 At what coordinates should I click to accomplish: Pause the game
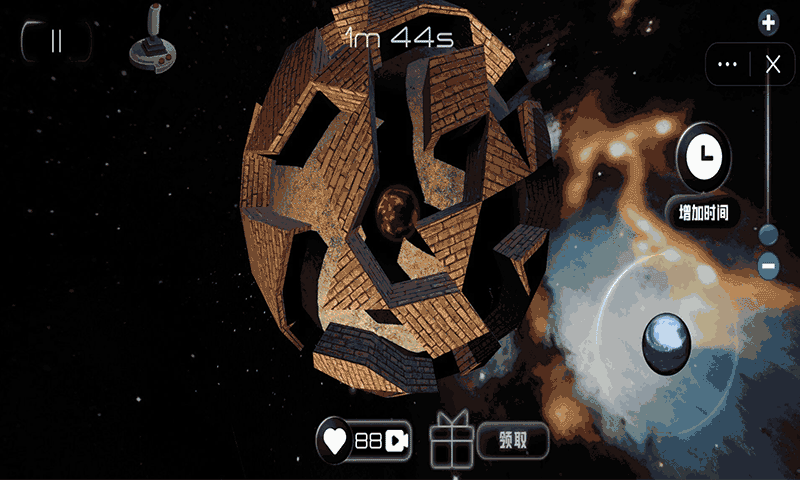point(56,41)
